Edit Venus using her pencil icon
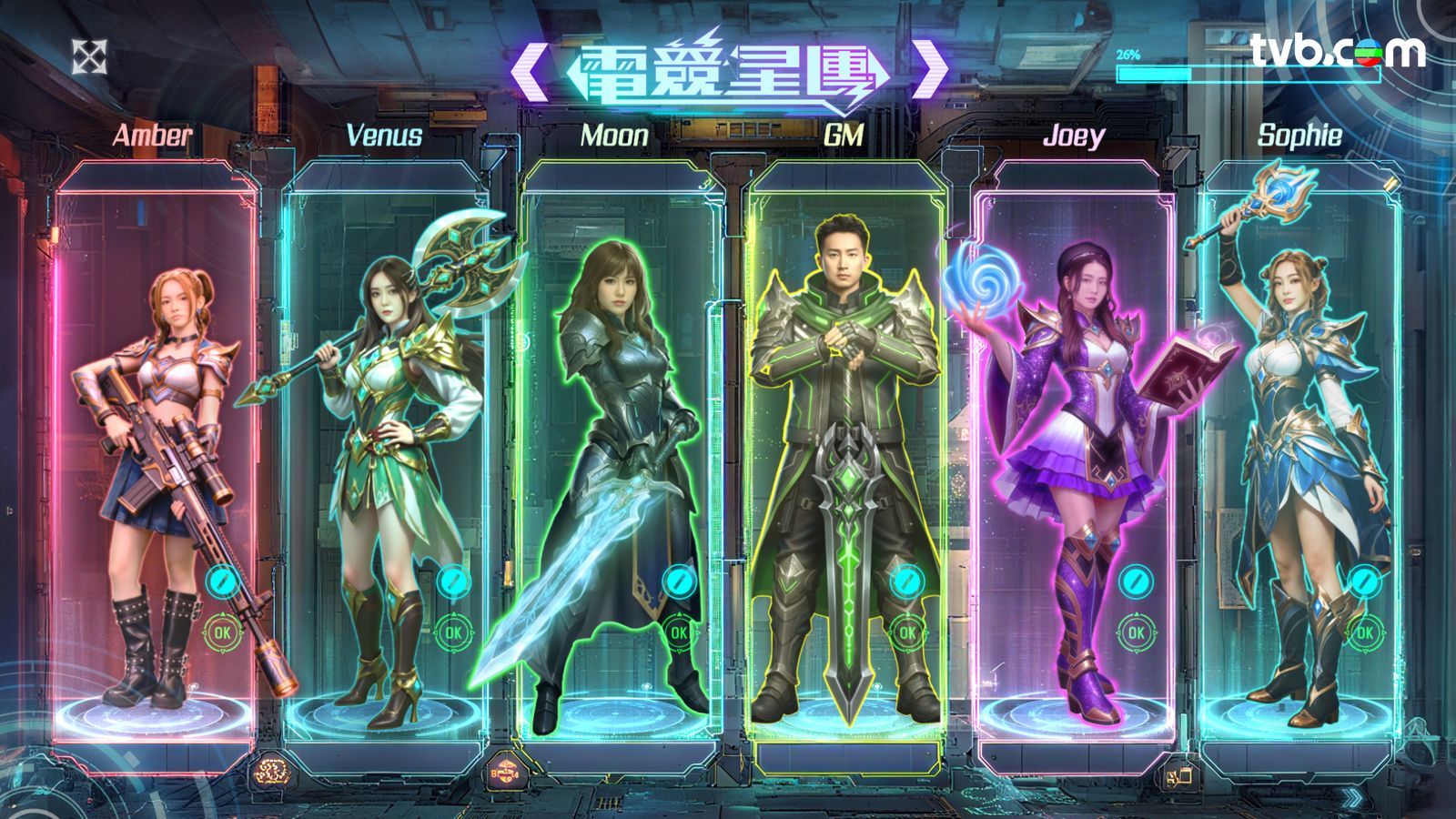Image resolution: width=1456 pixels, height=819 pixels. pos(452,580)
